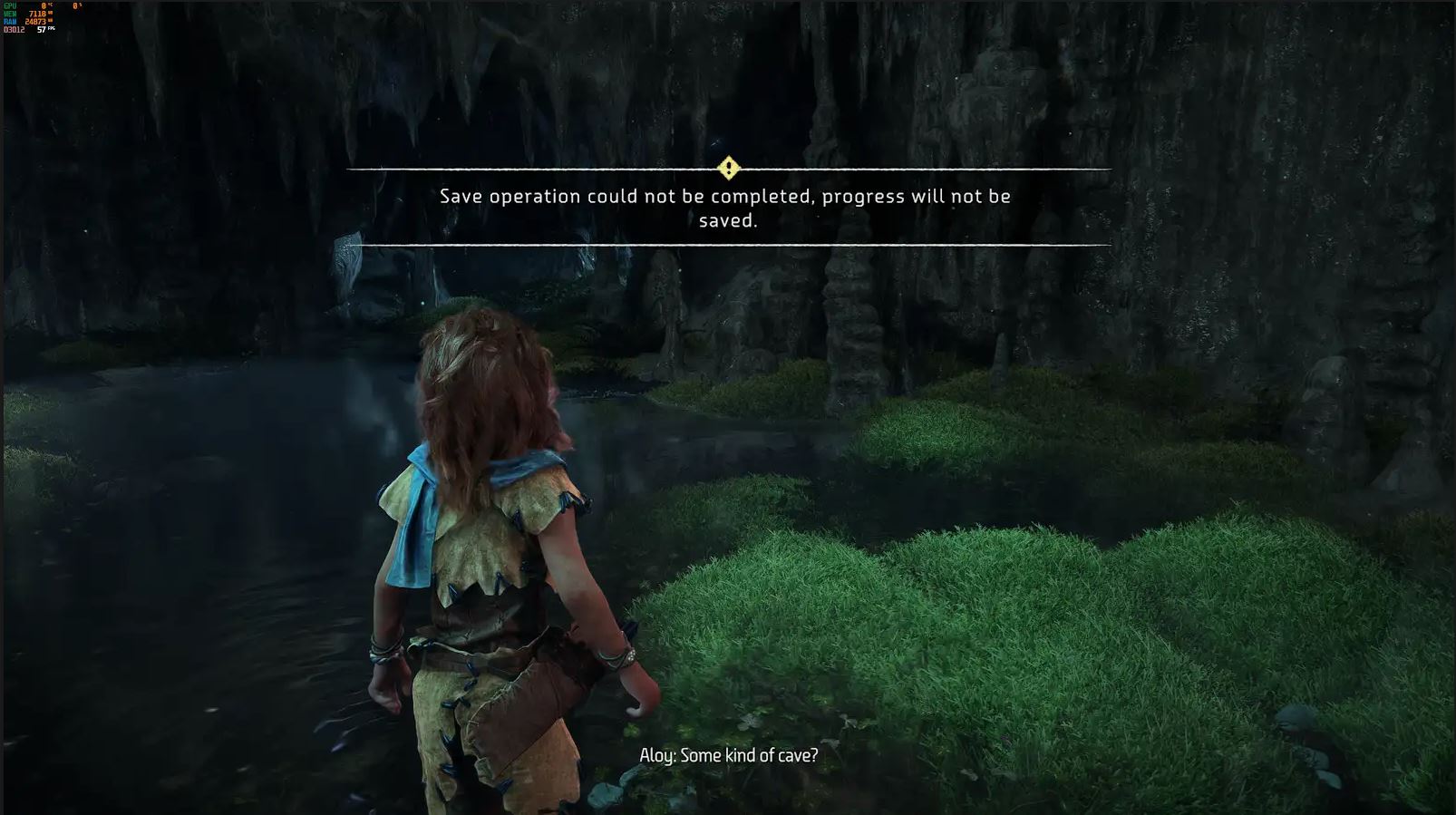Click the 57 FPS counter
Screen dimensions: 1456x815
(x=42, y=29)
